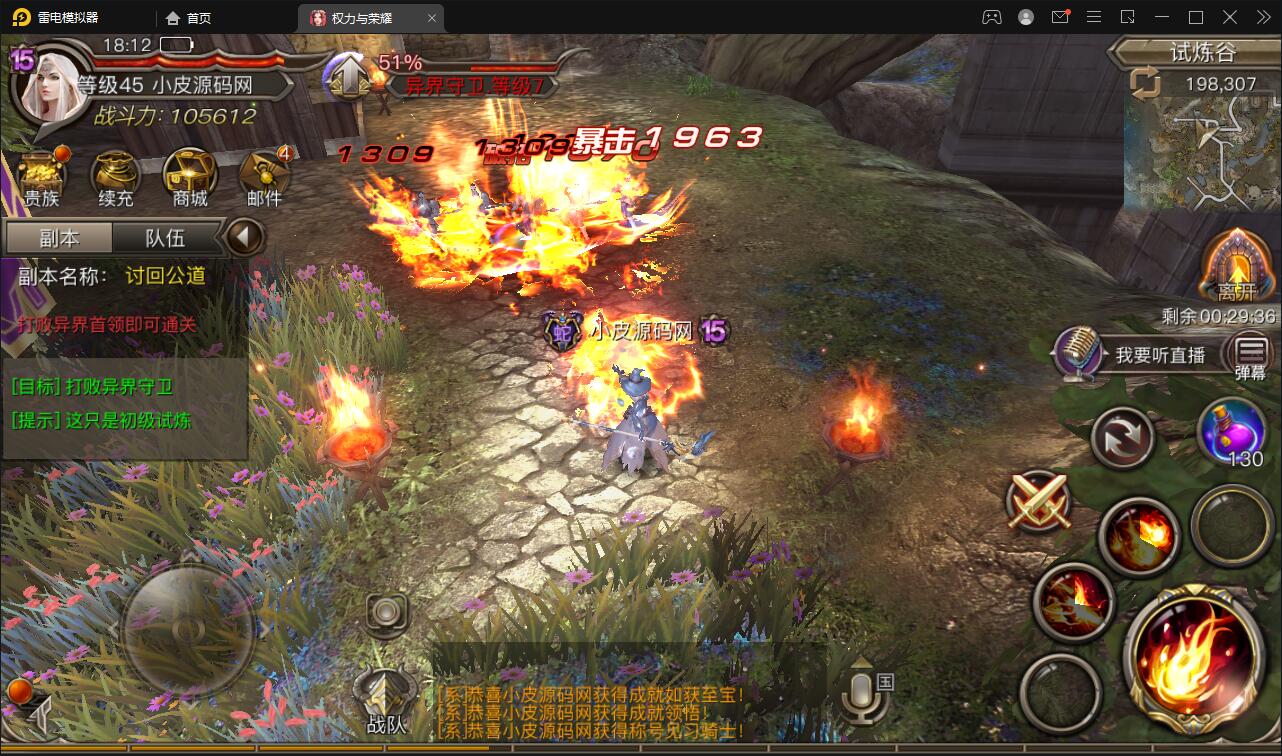This screenshot has height=756, width=1282.
Task: Close the 权力与荣耀 emulator tab
Action: [431, 18]
